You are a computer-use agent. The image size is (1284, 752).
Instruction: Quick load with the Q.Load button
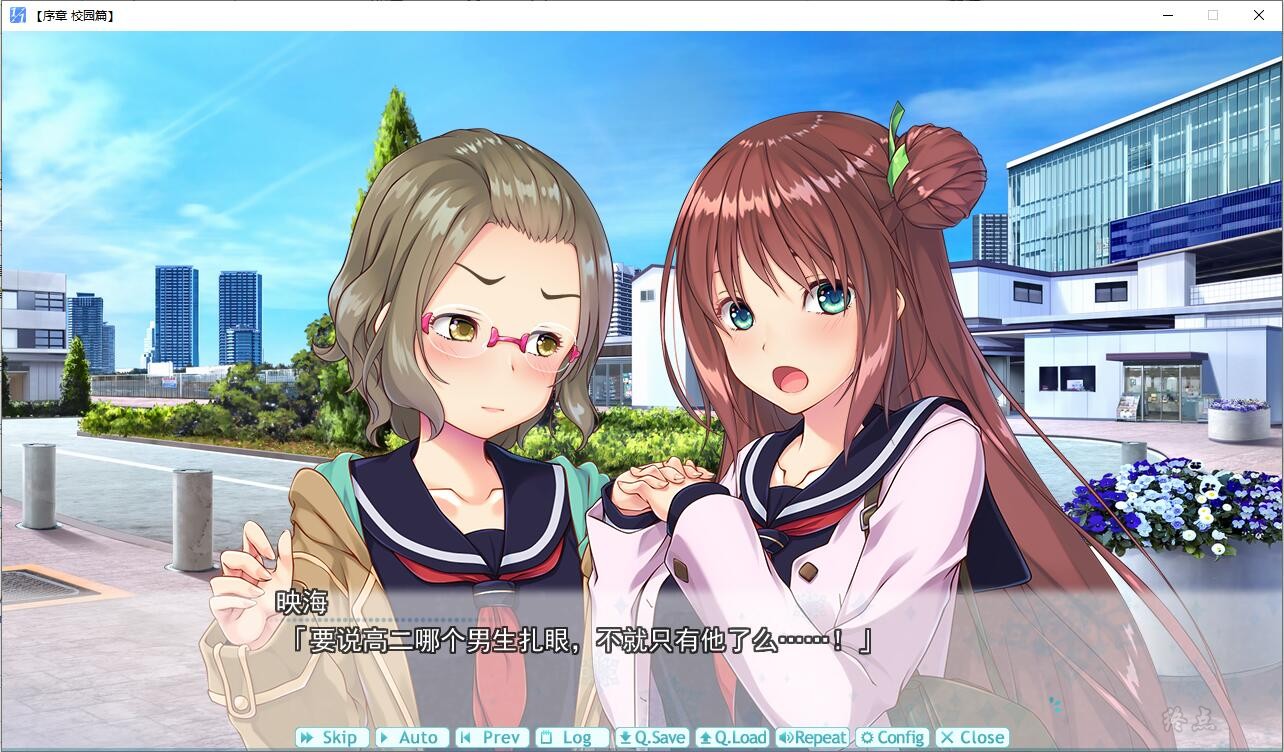click(x=733, y=737)
